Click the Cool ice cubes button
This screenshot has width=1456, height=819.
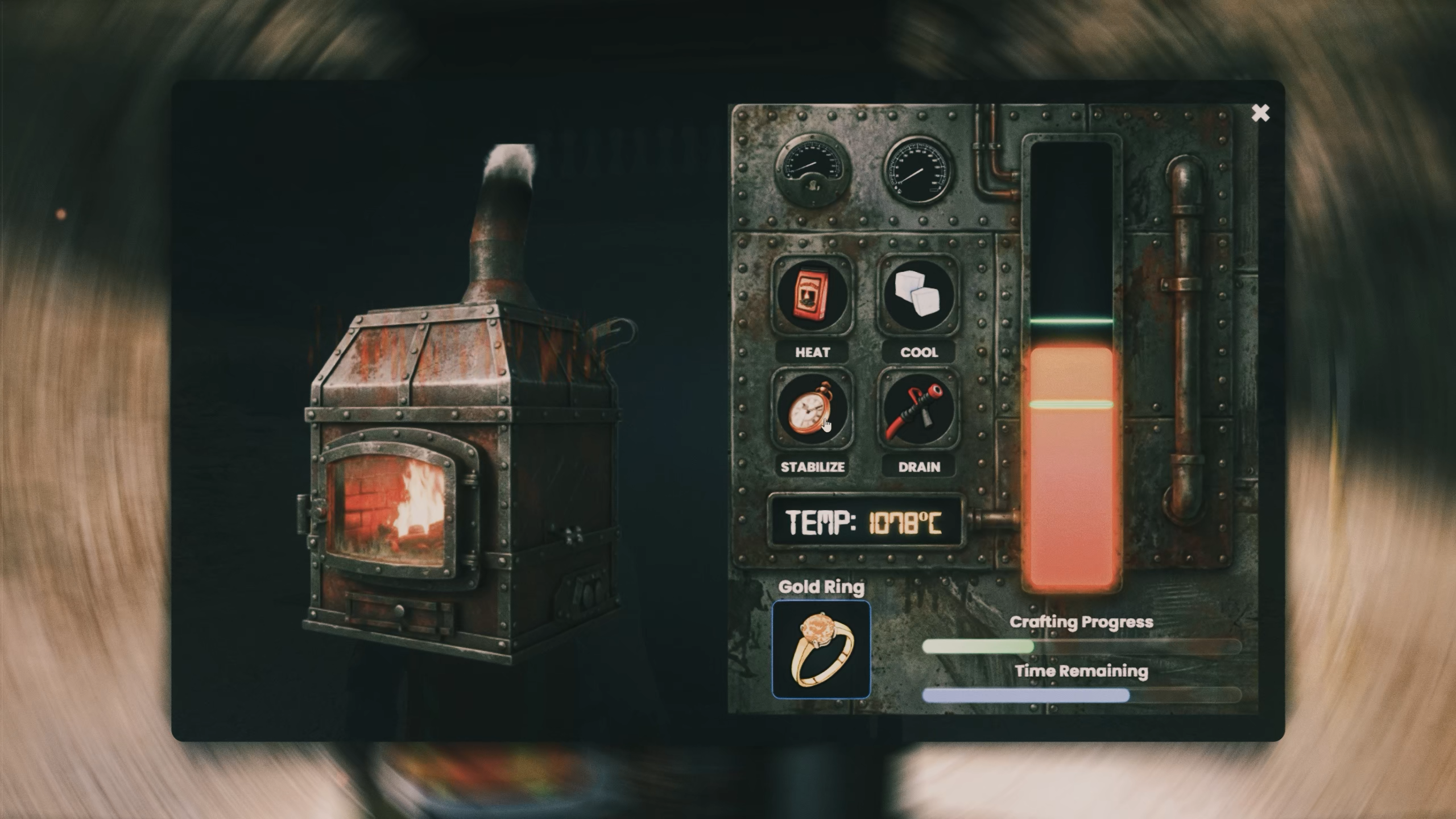(919, 296)
